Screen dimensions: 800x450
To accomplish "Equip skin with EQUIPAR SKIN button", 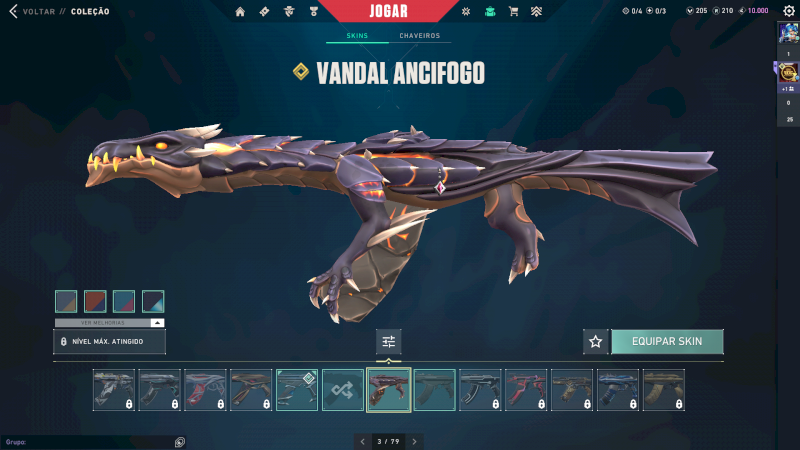I will point(667,341).
